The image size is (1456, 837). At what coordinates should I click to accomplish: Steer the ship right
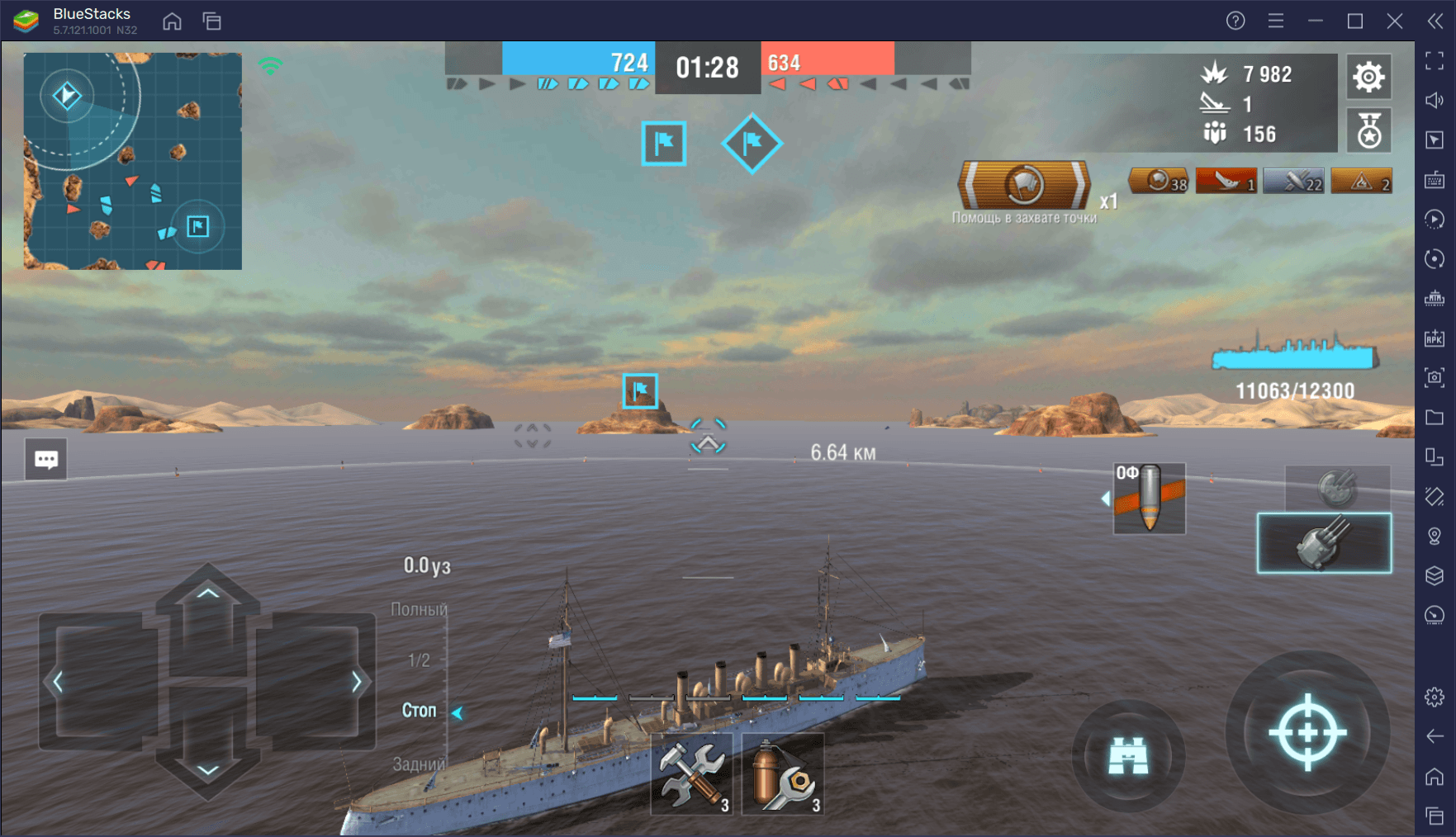(x=356, y=682)
